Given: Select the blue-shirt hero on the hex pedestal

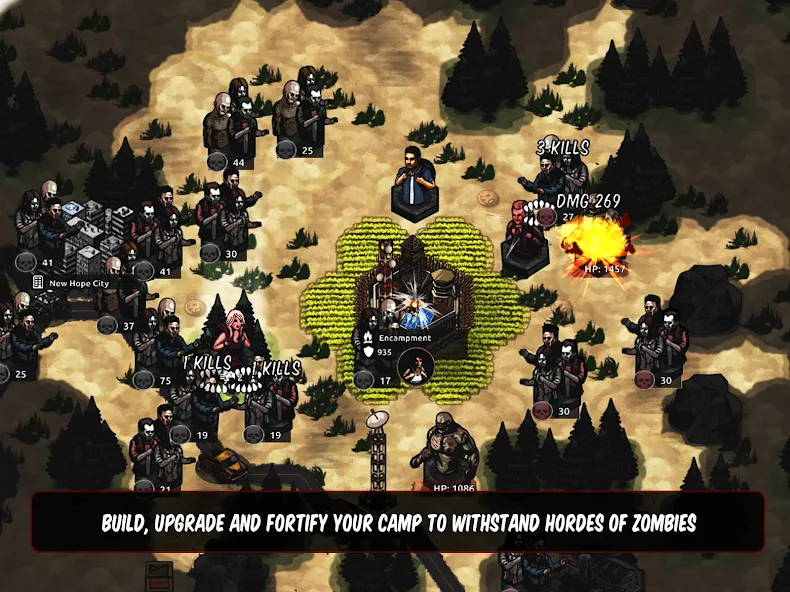Looking at the screenshot, I should (x=412, y=180).
